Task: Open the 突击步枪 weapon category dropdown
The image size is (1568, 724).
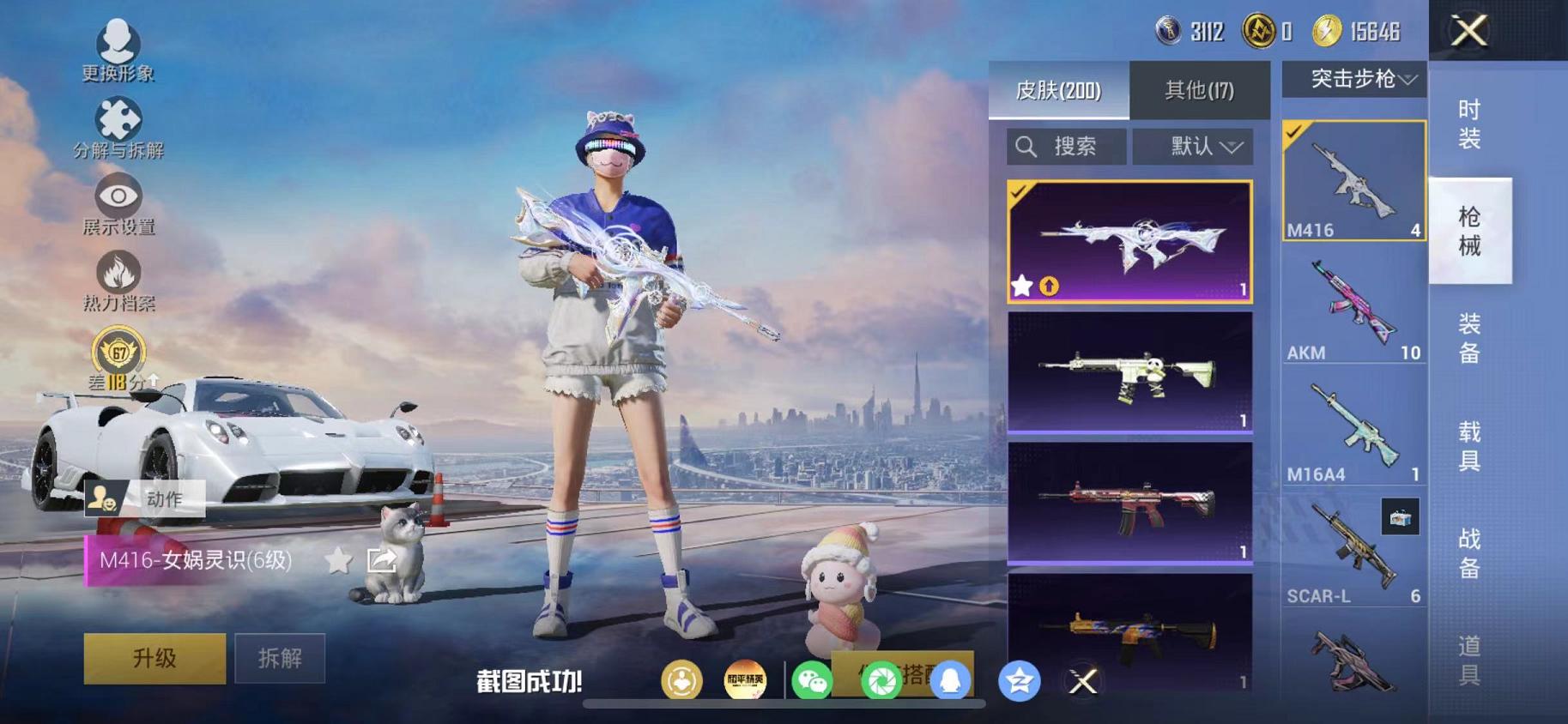Action: (x=1353, y=80)
